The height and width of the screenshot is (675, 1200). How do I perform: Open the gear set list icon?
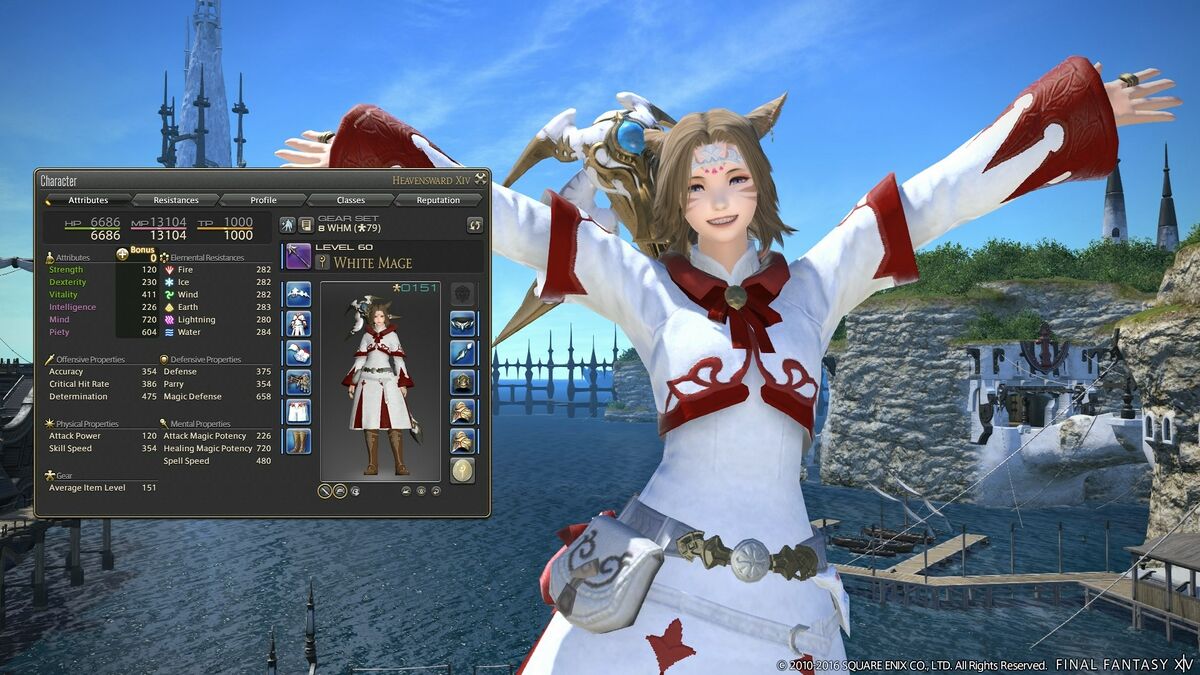306,225
